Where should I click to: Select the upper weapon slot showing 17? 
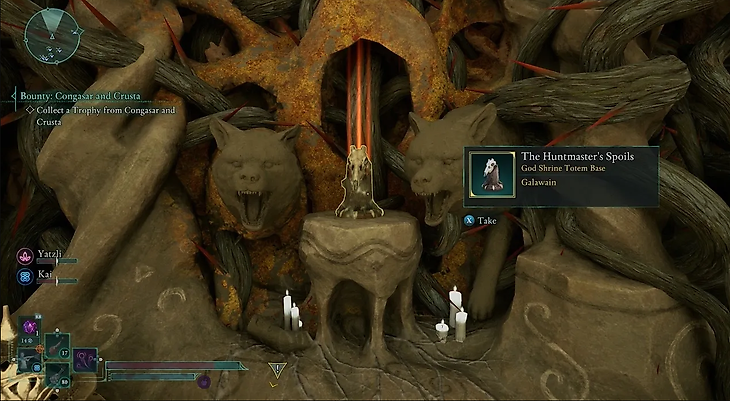55,346
